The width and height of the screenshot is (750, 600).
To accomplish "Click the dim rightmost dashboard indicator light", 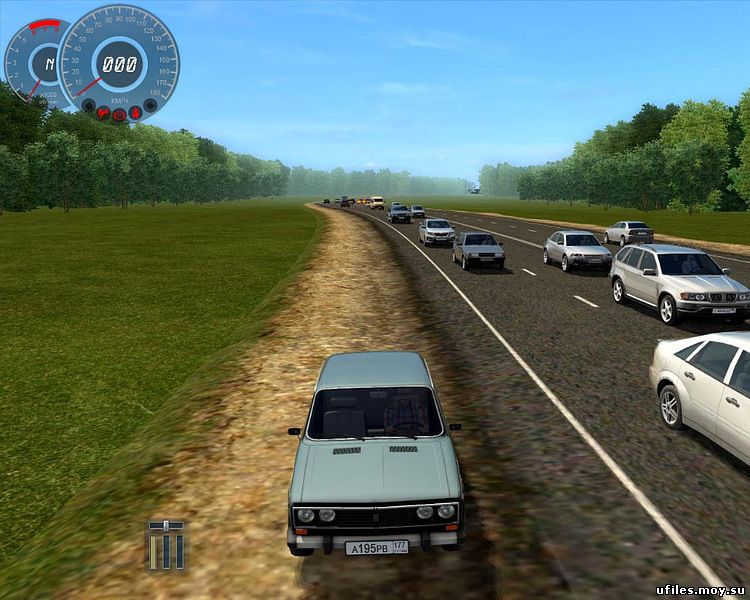I will coord(150,105).
